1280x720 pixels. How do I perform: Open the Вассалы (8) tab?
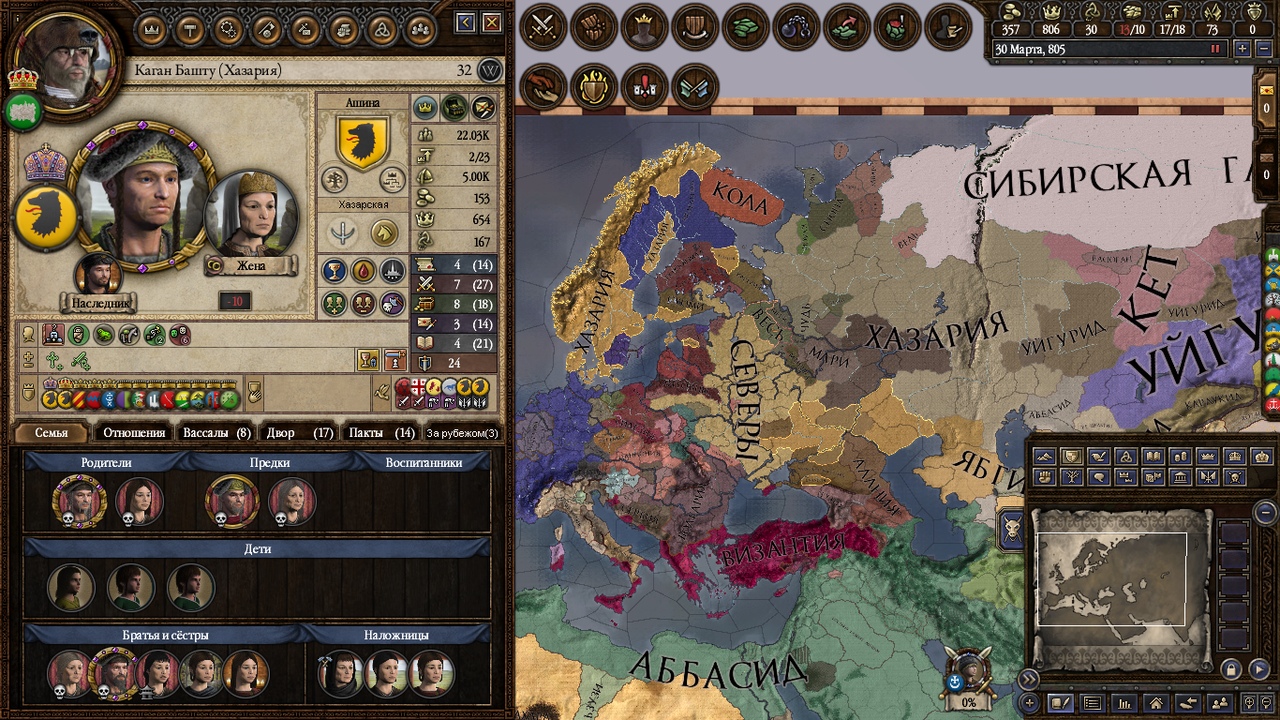click(x=216, y=433)
